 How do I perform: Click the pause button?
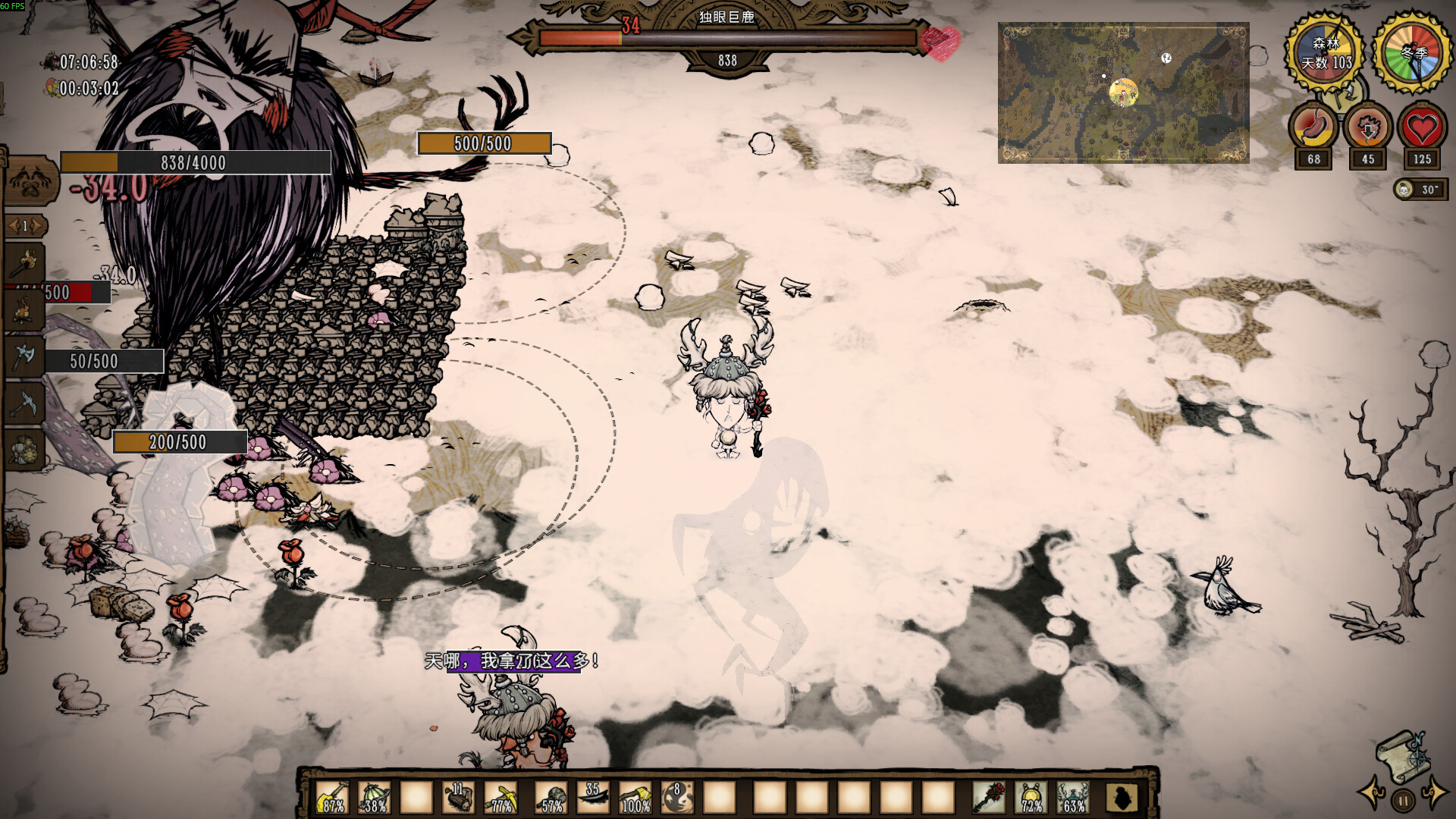point(1403,800)
